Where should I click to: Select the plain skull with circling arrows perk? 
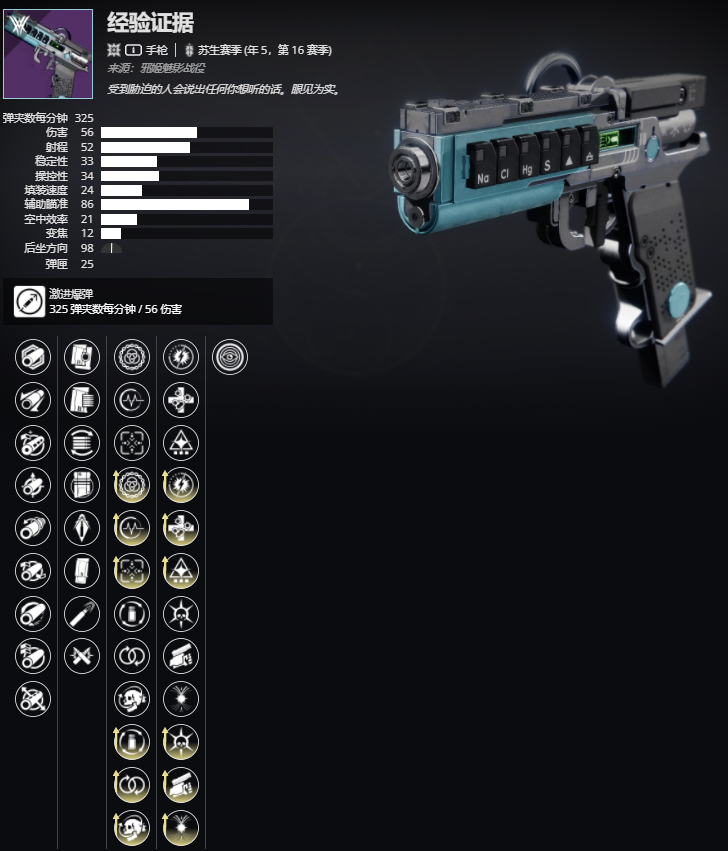click(x=132, y=699)
